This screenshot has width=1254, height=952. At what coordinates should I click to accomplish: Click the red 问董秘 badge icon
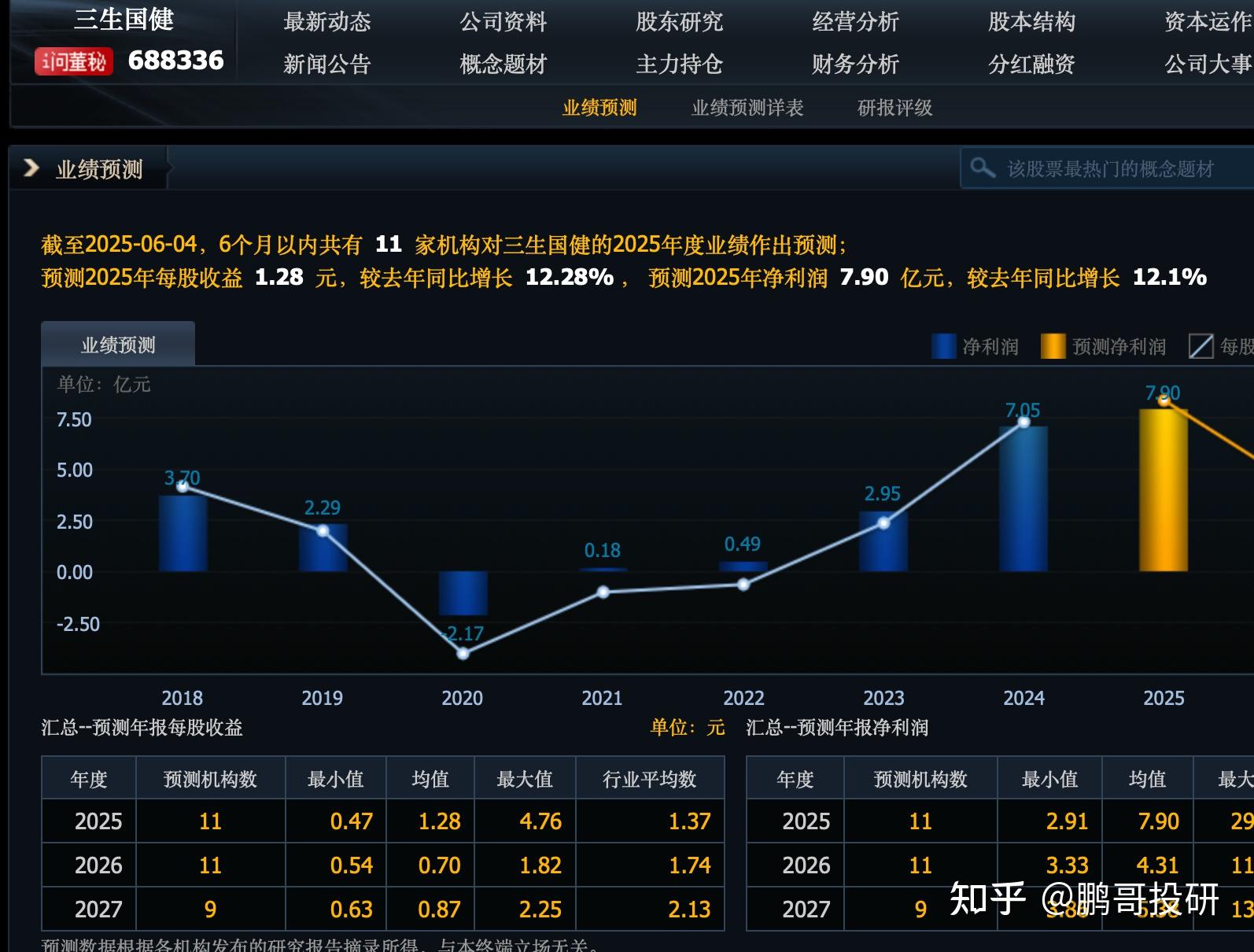pyautogui.click(x=73, y=60)
